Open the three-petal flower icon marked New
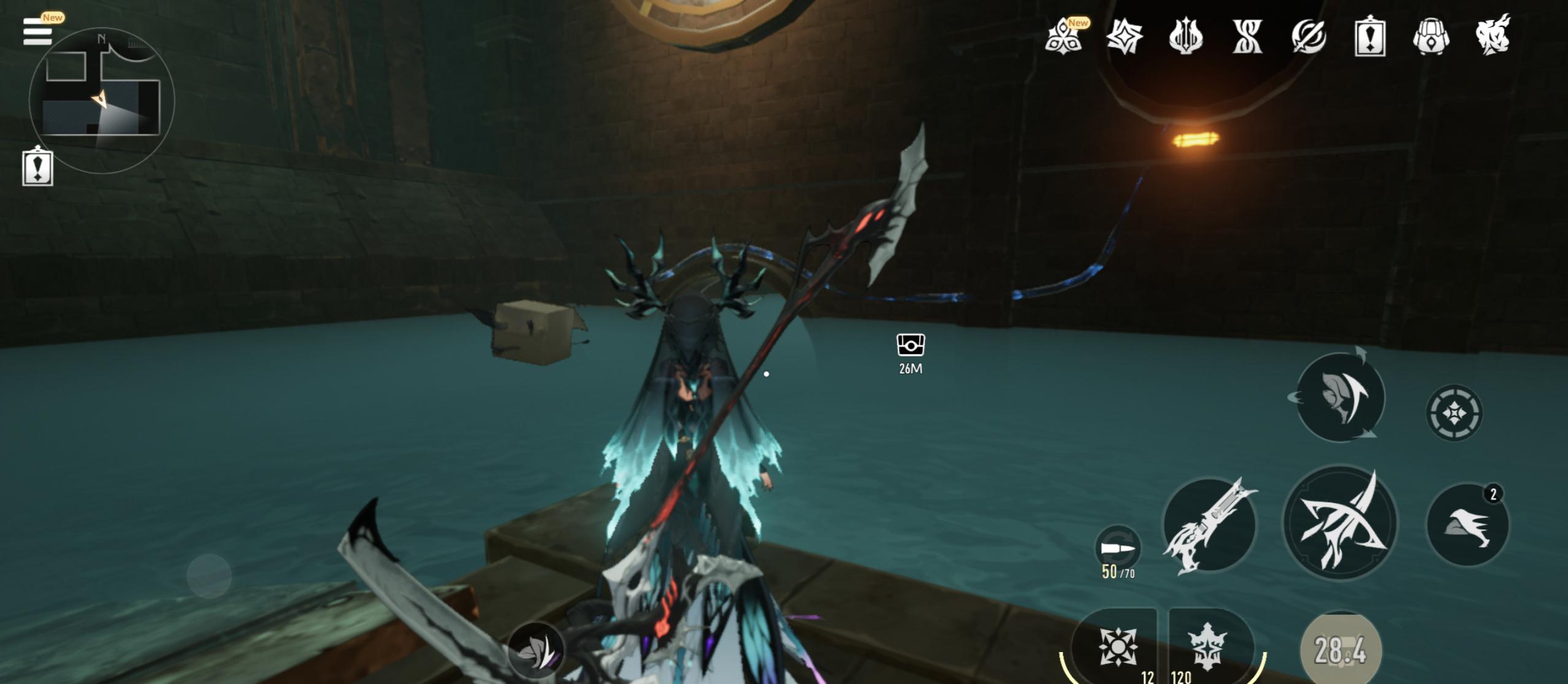 point(1063,37)
